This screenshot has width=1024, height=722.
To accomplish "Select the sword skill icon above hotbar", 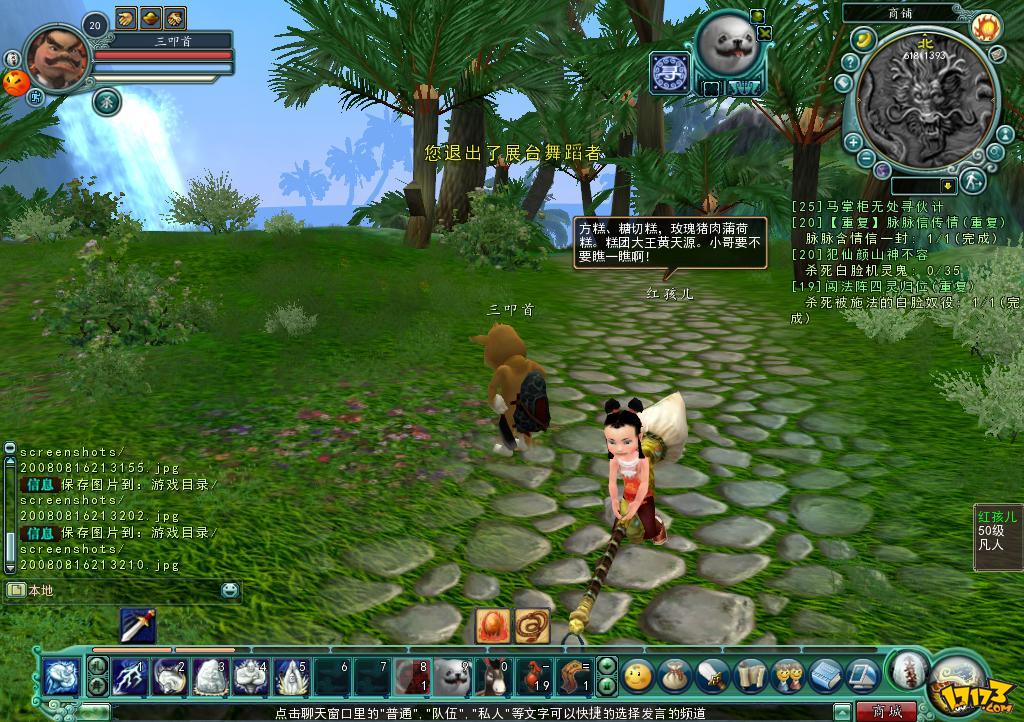I will pos(137,625).
